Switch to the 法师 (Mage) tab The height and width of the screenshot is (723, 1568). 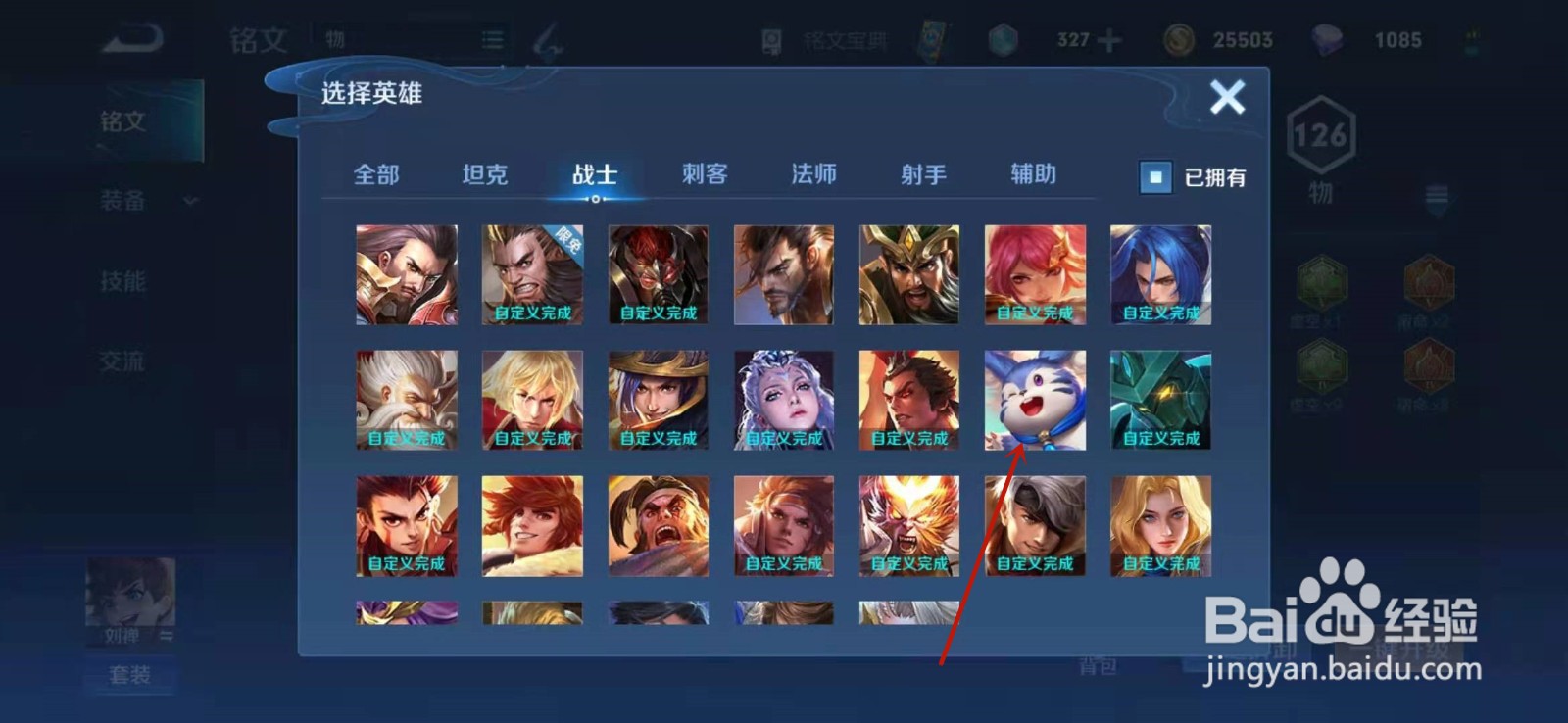811,174
